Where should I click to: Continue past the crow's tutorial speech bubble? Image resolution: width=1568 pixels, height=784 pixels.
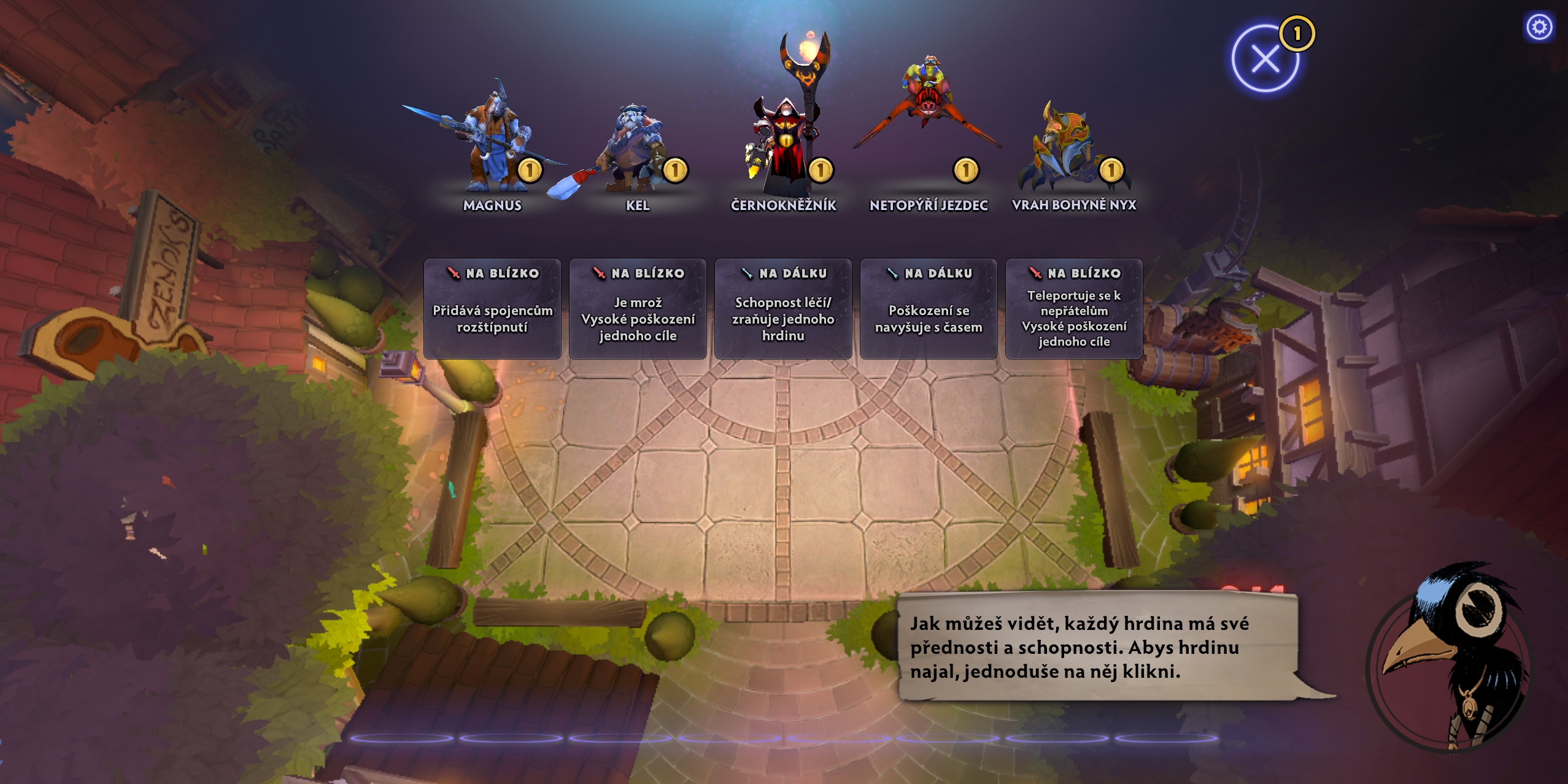point(1097,646)
